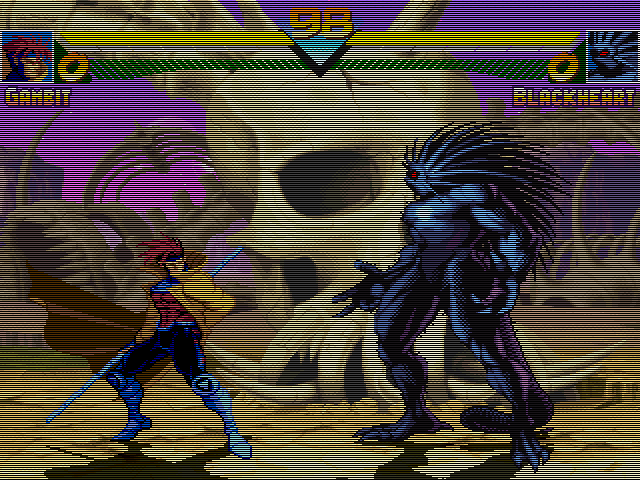The height and width of the screenshot is (480, 640).
Task: Click Gambit's character portrait
Action: pyautogui.click(x=26, y=56)
